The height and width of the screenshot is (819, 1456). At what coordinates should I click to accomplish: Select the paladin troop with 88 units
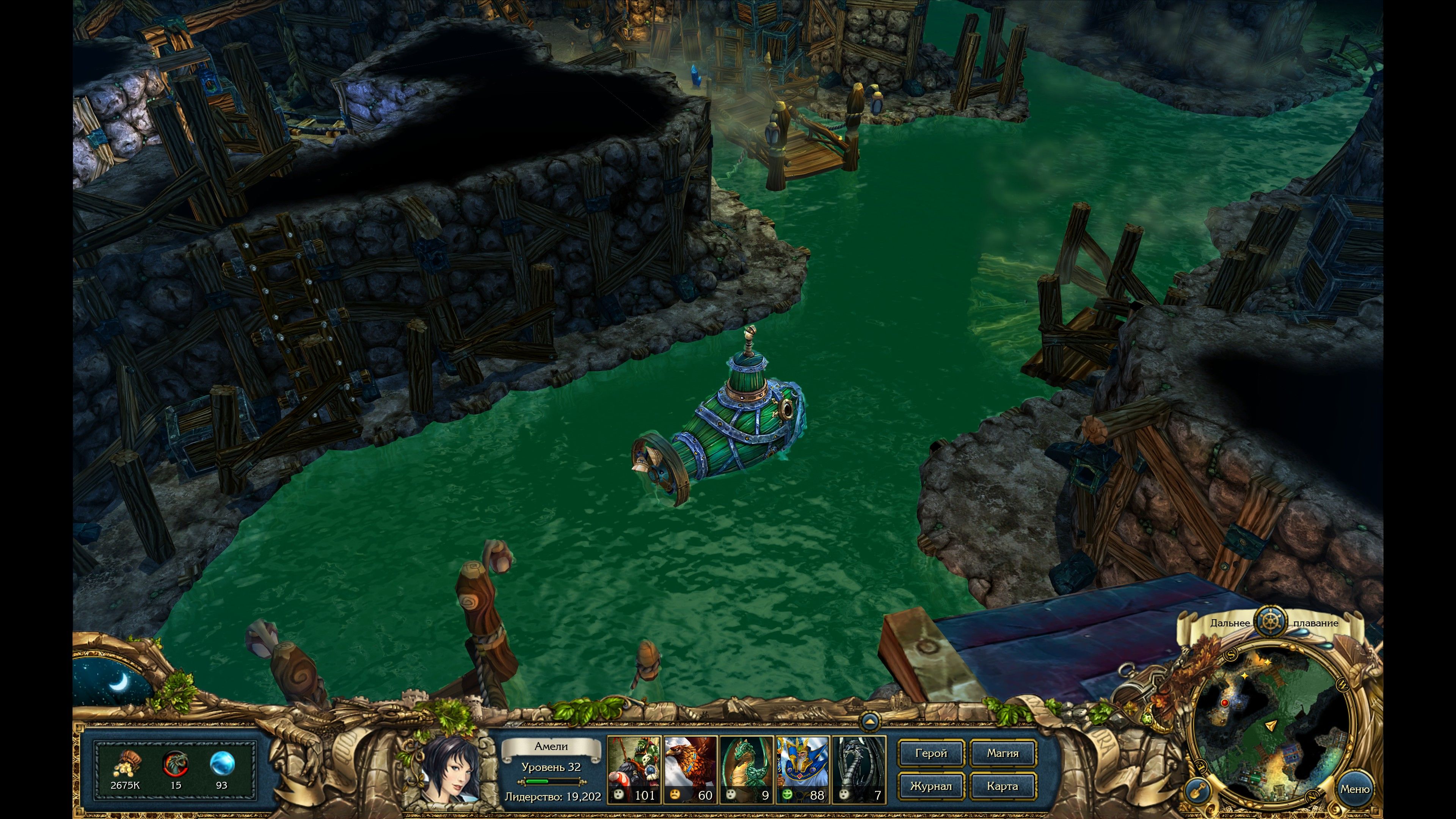(802, 769)
